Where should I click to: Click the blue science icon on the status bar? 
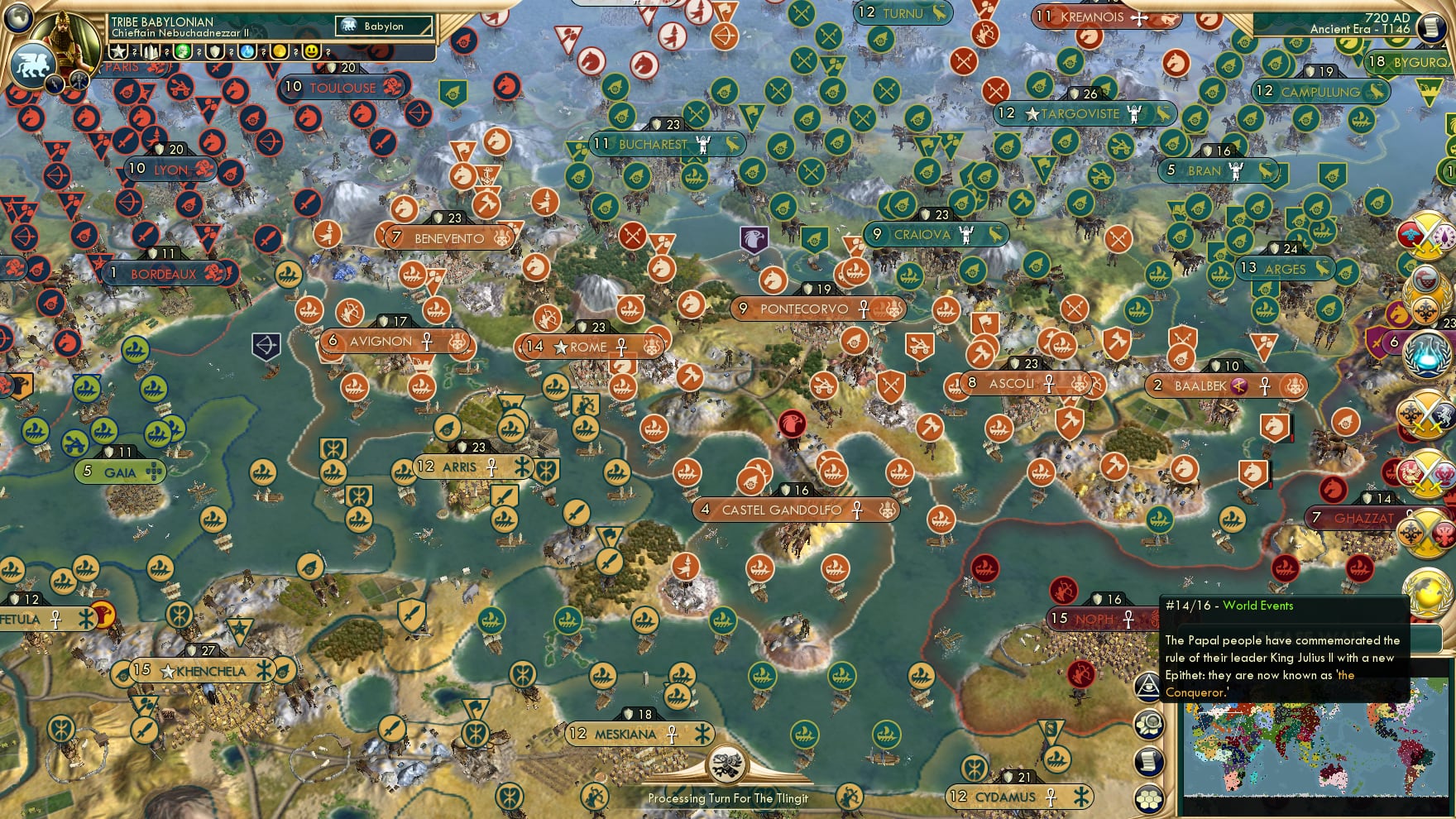coord(248,52)
